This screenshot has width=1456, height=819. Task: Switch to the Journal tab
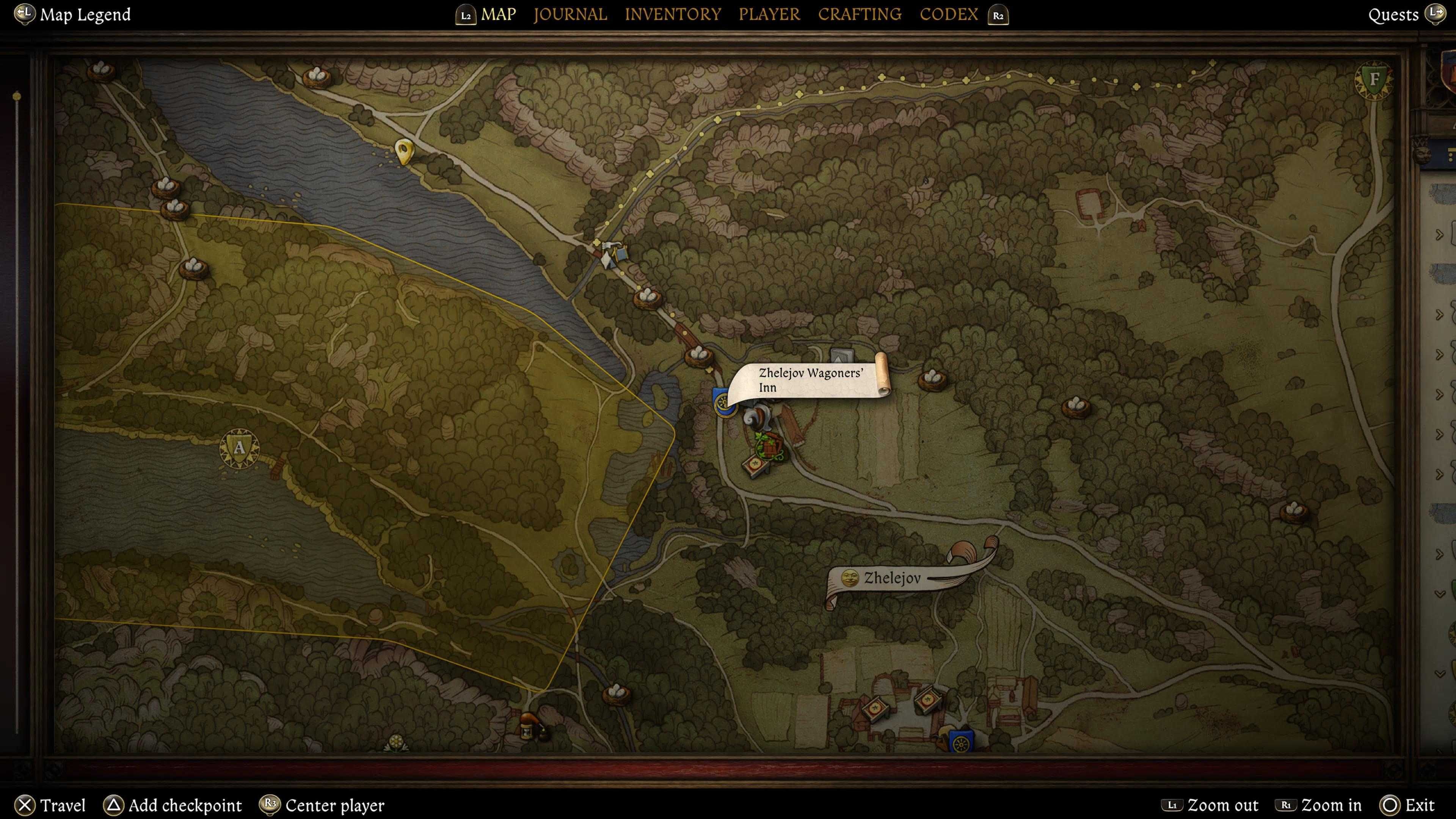(570, 14)
